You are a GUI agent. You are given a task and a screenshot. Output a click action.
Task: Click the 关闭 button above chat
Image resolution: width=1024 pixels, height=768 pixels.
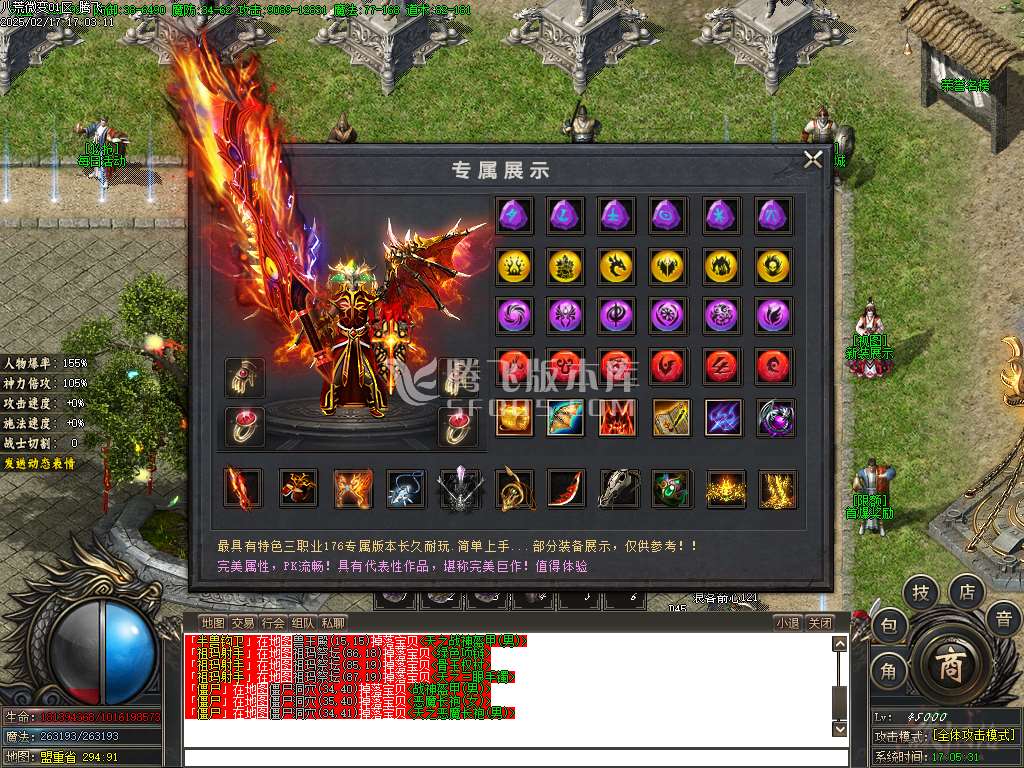tap(820, 623)
